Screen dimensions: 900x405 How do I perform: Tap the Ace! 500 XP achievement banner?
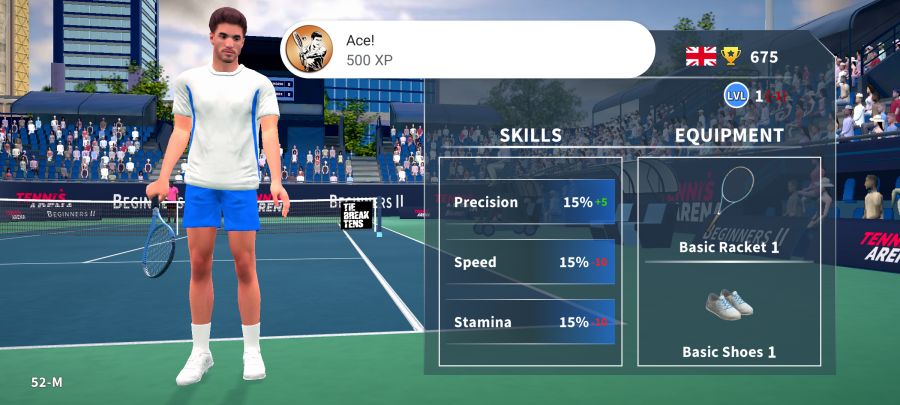coord(467,49)
